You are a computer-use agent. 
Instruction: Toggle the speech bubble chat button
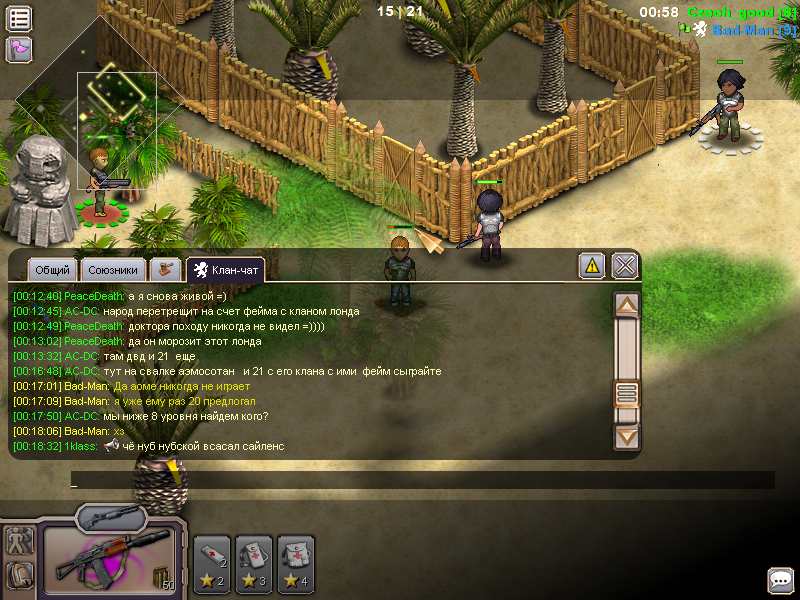(x=780, y=580)
